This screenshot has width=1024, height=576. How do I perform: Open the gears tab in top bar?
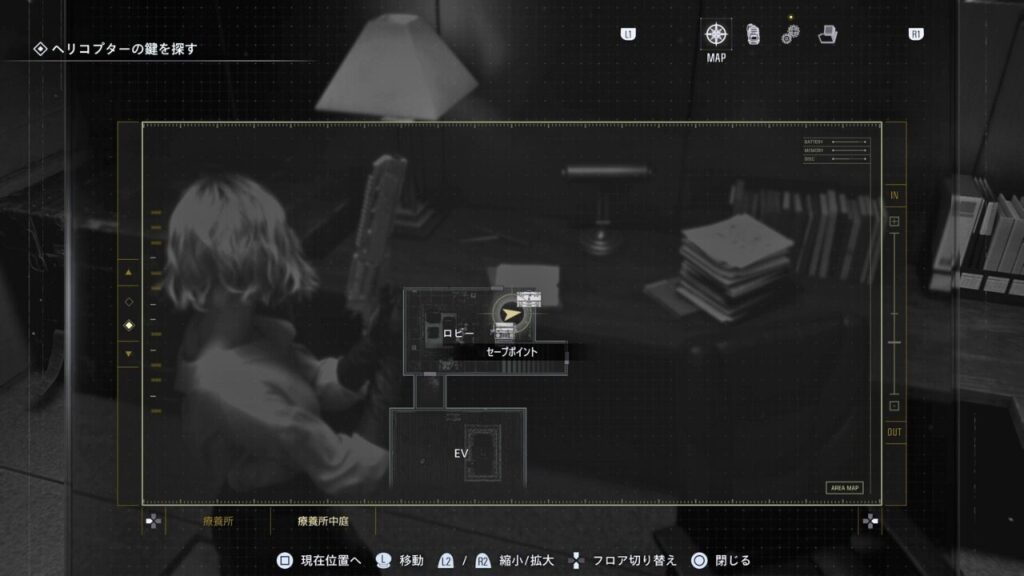click(790, 34)
